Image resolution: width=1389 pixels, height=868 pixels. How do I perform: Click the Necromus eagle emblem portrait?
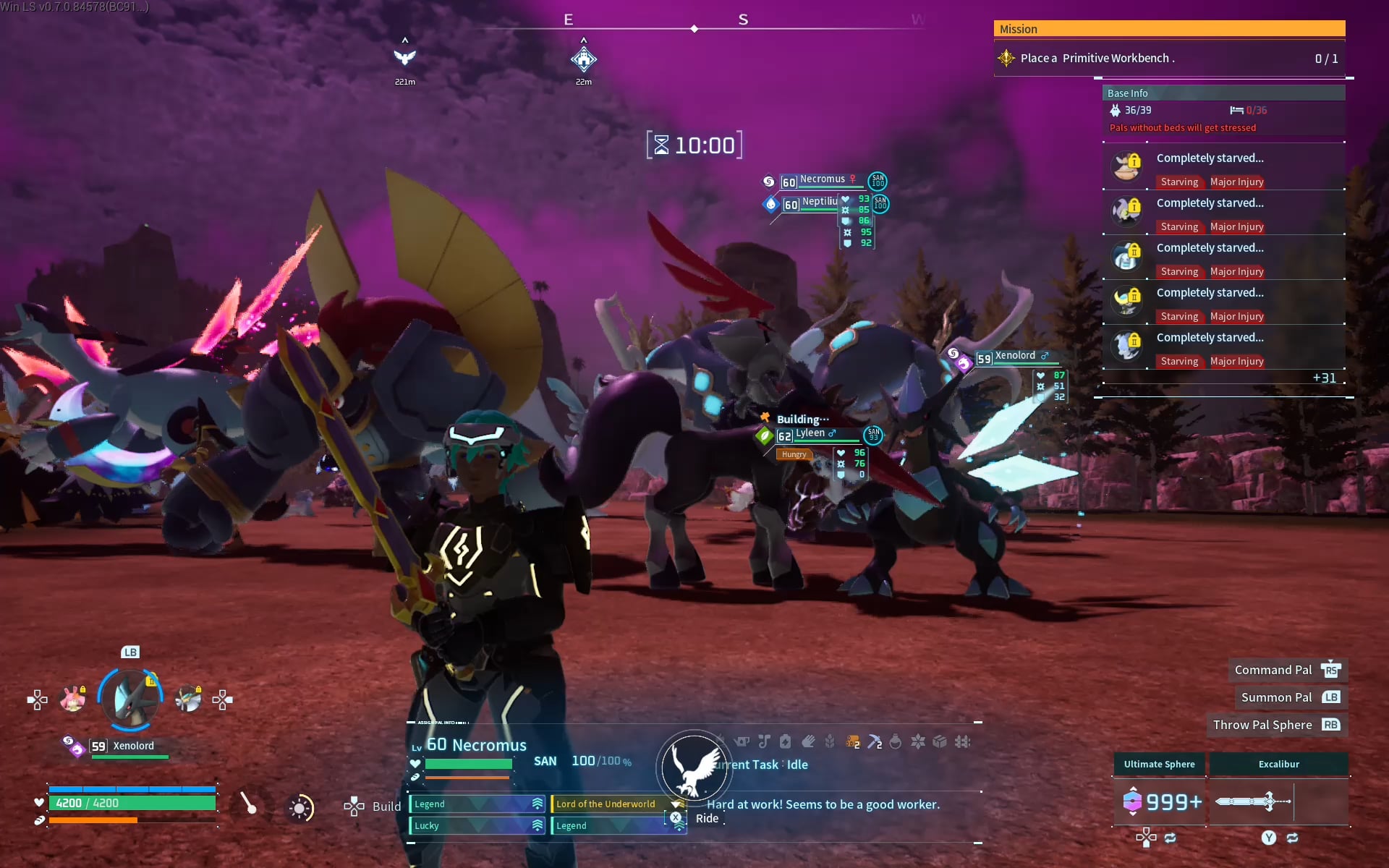pos(694,768)
